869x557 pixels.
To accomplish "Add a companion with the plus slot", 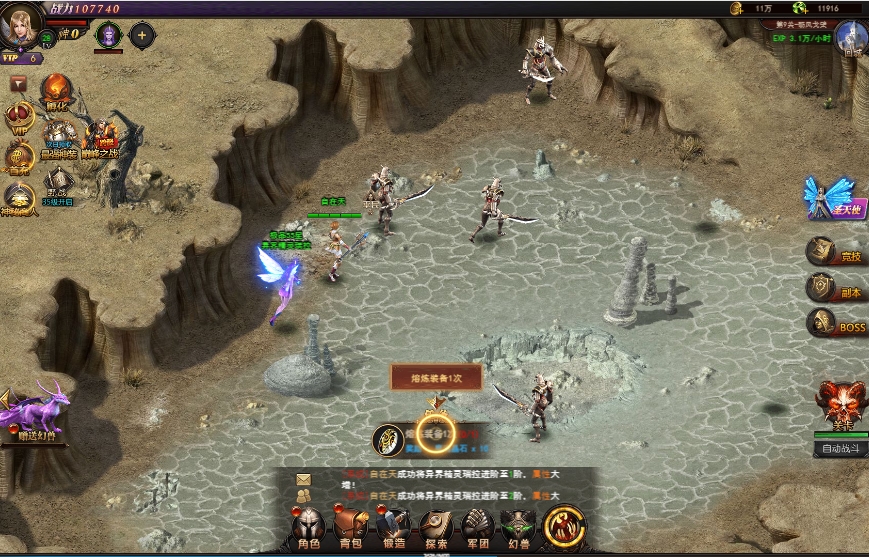I will click(x=142, y=36).
